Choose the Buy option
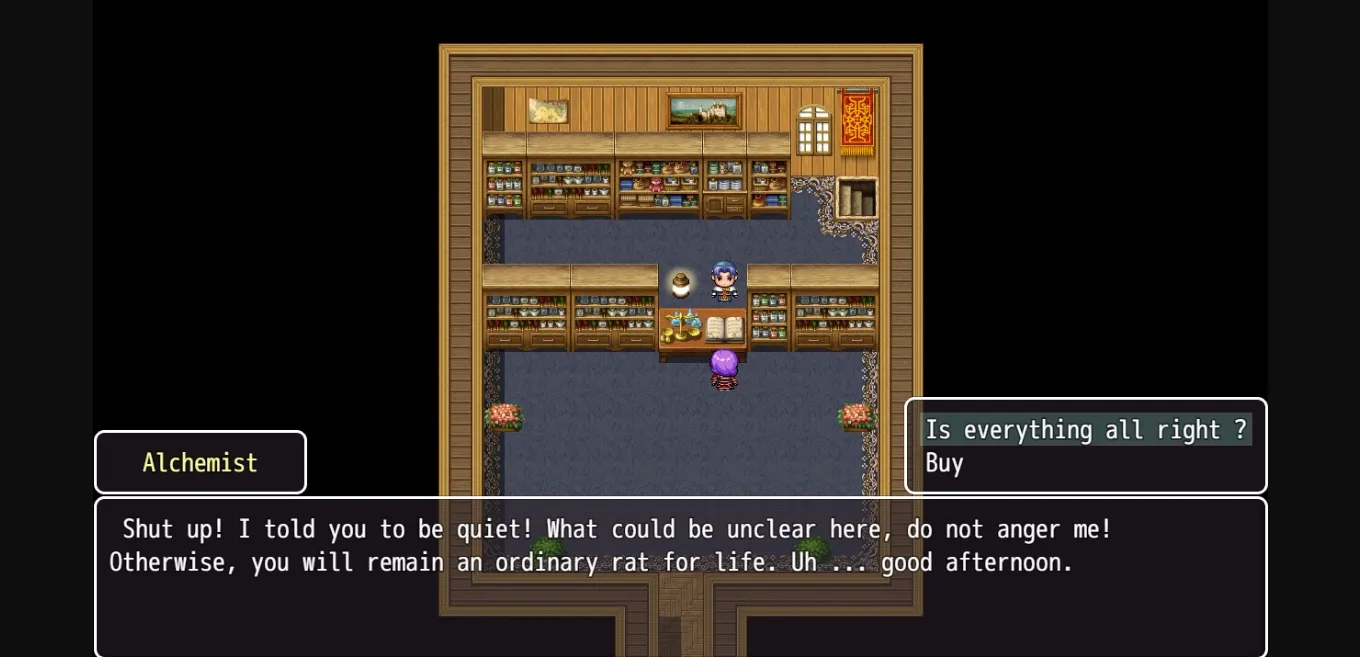The image size is (1360, 657). tap(944, 464)
